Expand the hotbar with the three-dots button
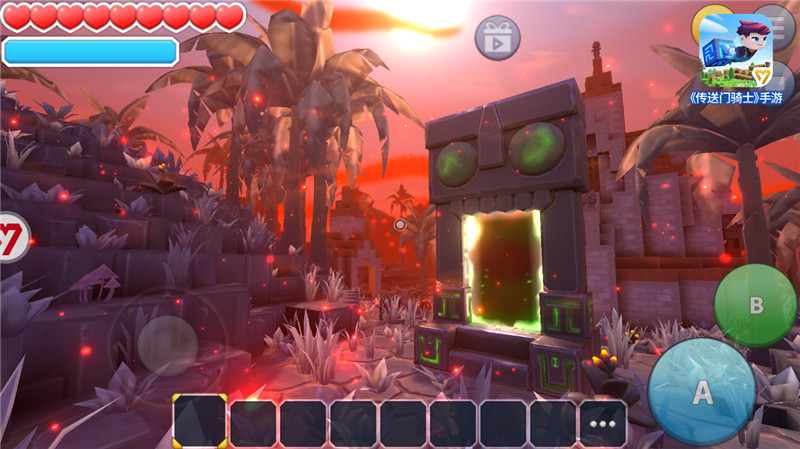Viewport: 800px width, 449px height. (x=603, y=423)
